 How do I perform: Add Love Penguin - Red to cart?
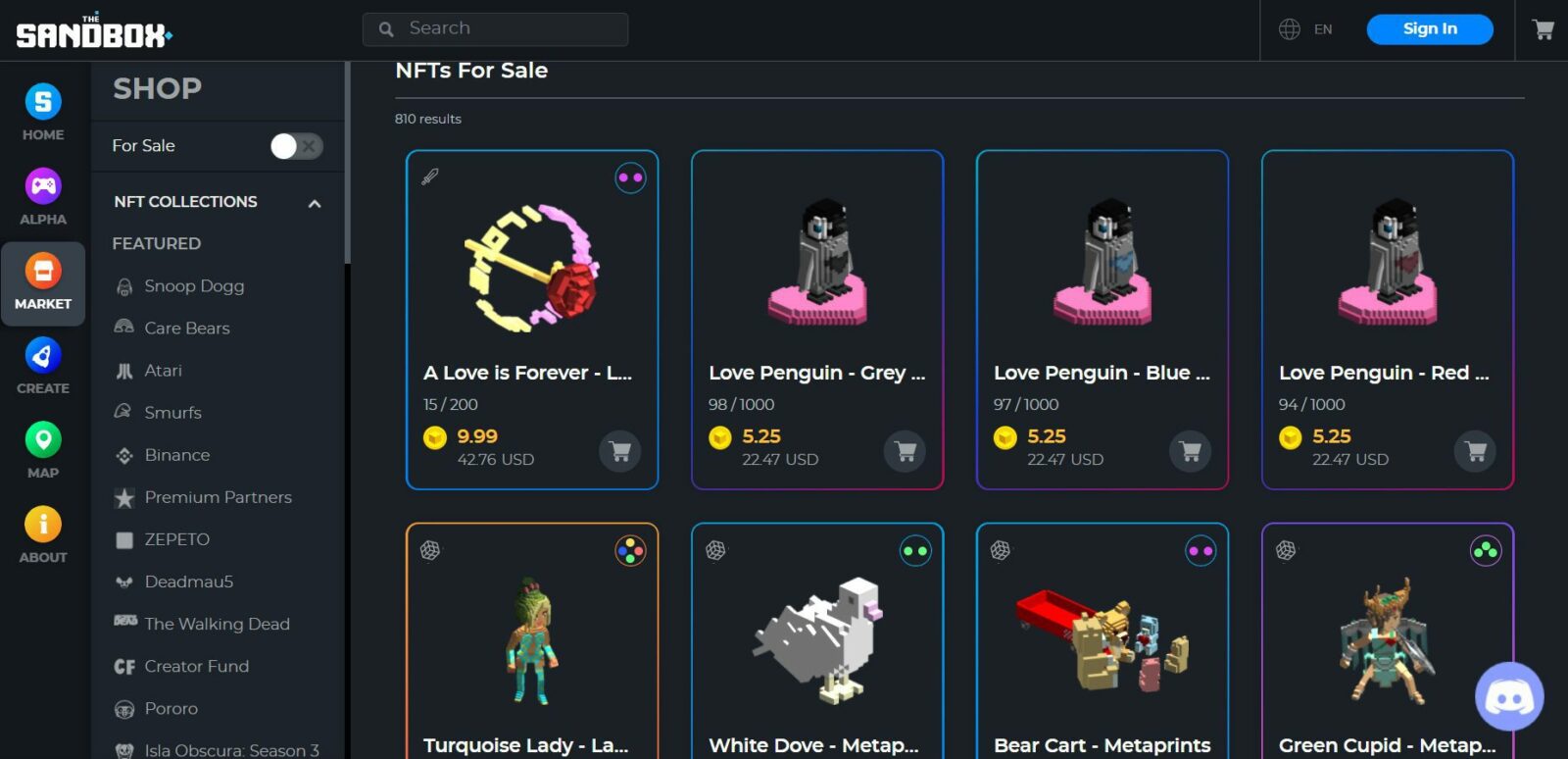pyautogui.click(x=1475, y=451)
